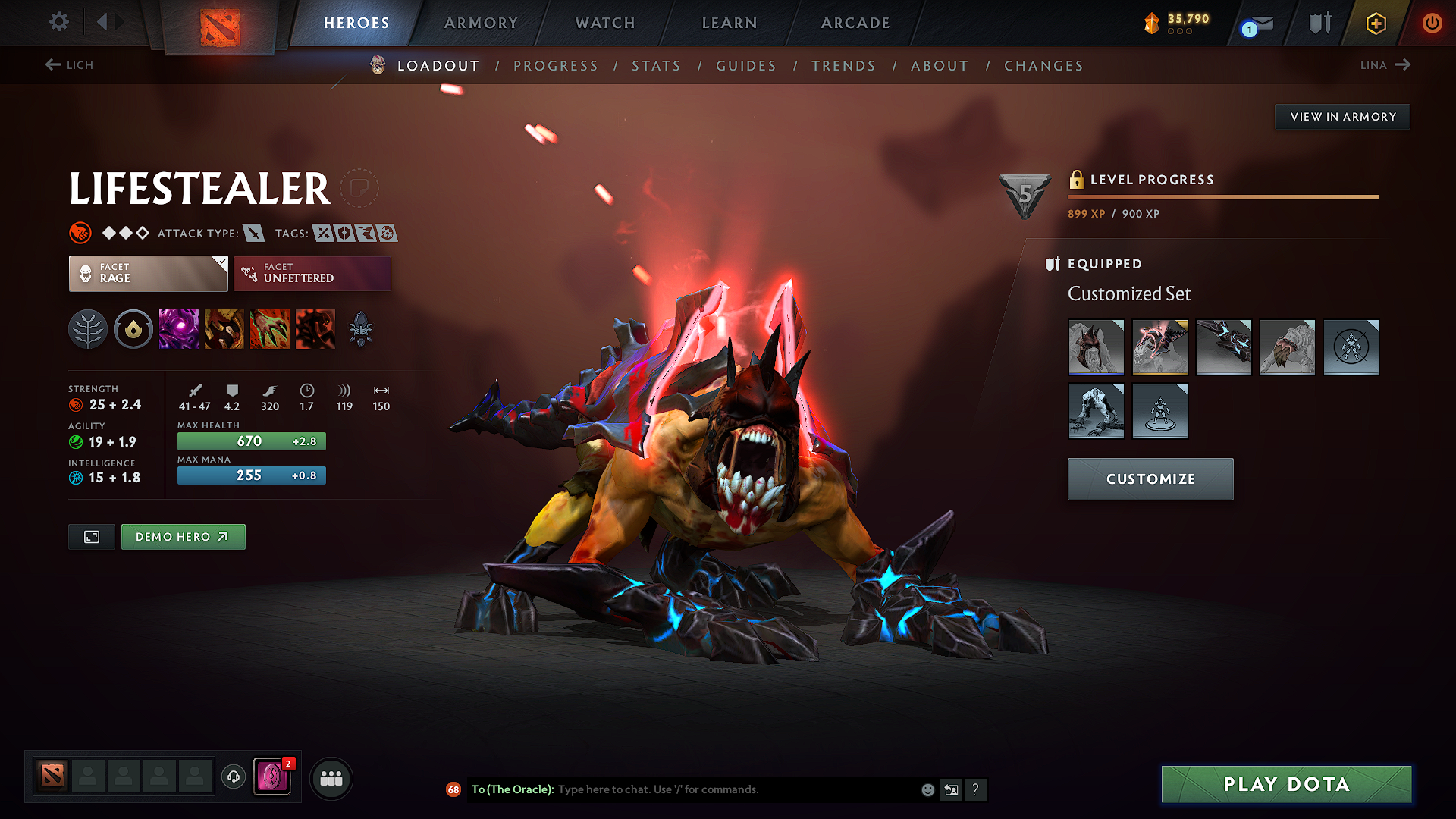
Task: Switch to hero Stats
Action: tap(656, 66)
